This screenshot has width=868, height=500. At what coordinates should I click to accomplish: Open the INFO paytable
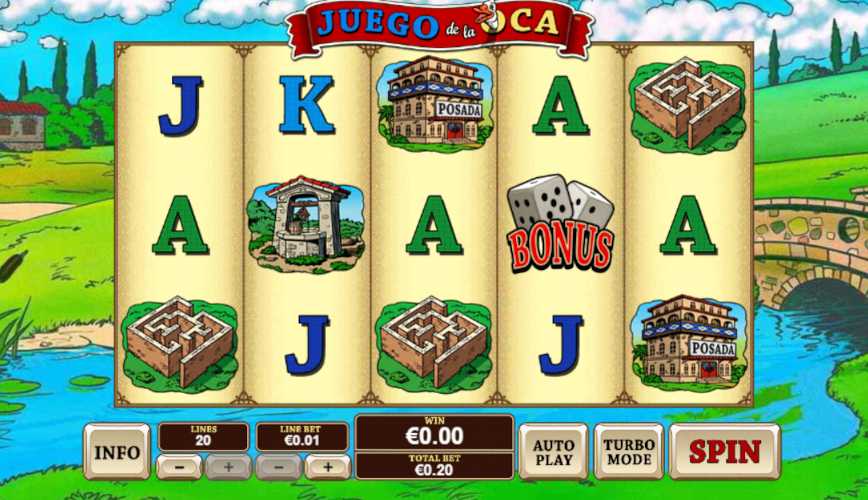[x=116, y=452]
